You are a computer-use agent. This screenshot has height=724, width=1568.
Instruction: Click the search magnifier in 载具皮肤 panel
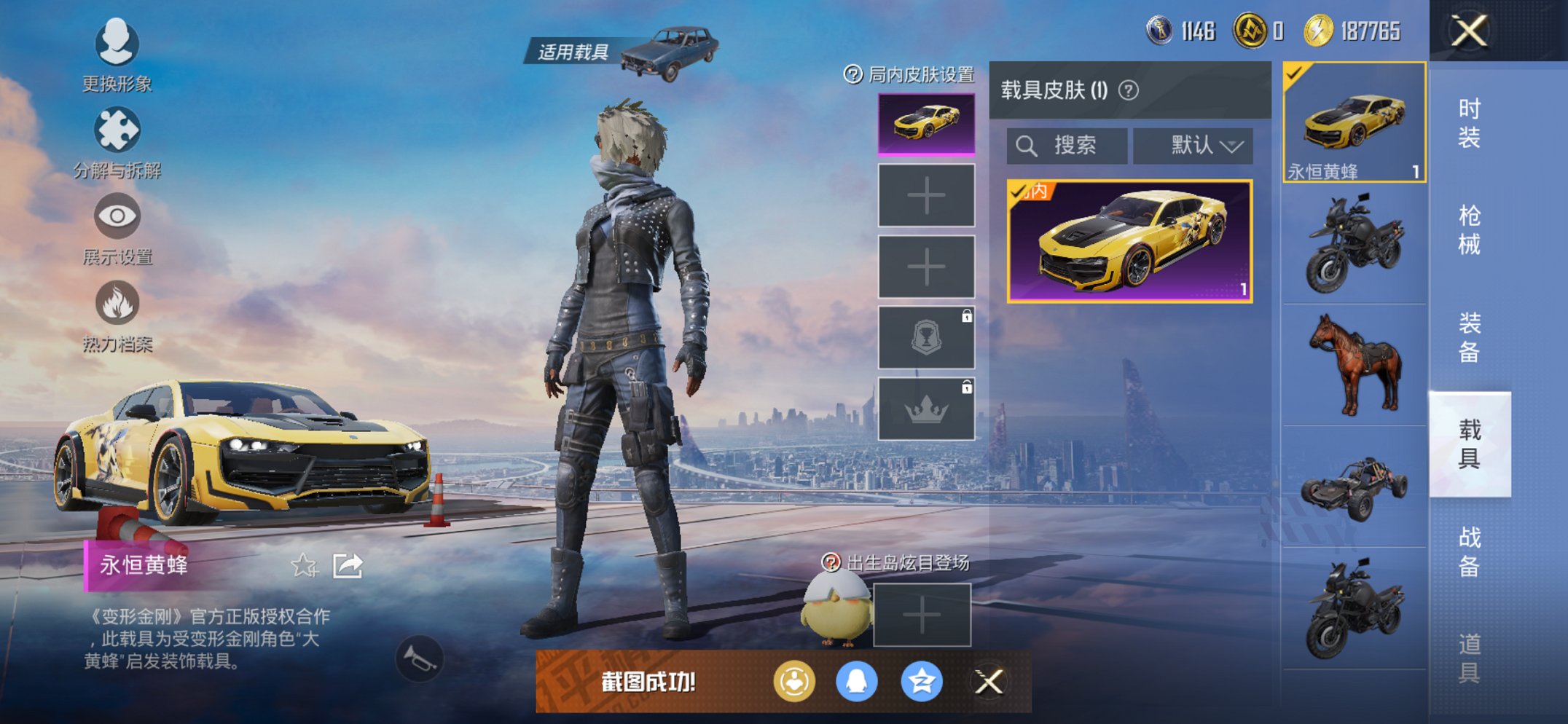(1027, 145)
